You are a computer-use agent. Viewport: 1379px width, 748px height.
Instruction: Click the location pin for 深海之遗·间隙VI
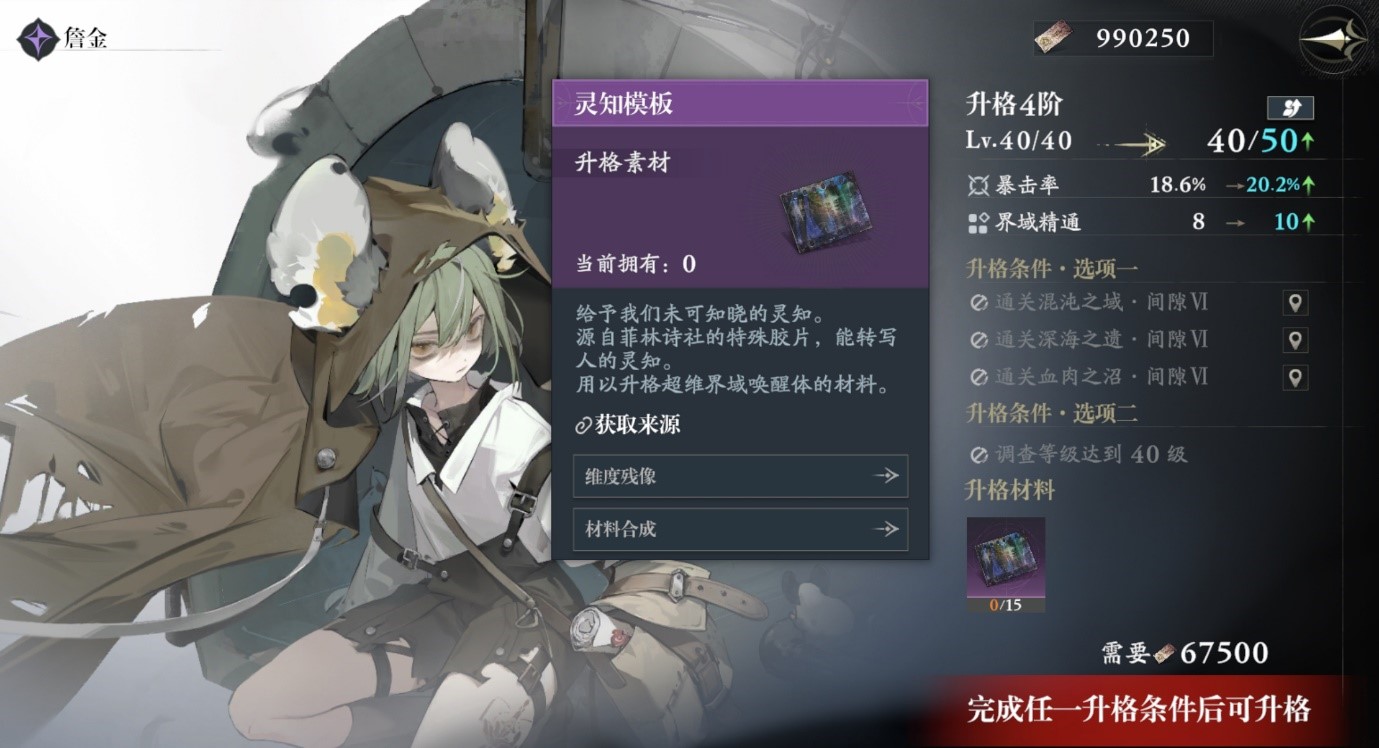tap(1295, 339)
